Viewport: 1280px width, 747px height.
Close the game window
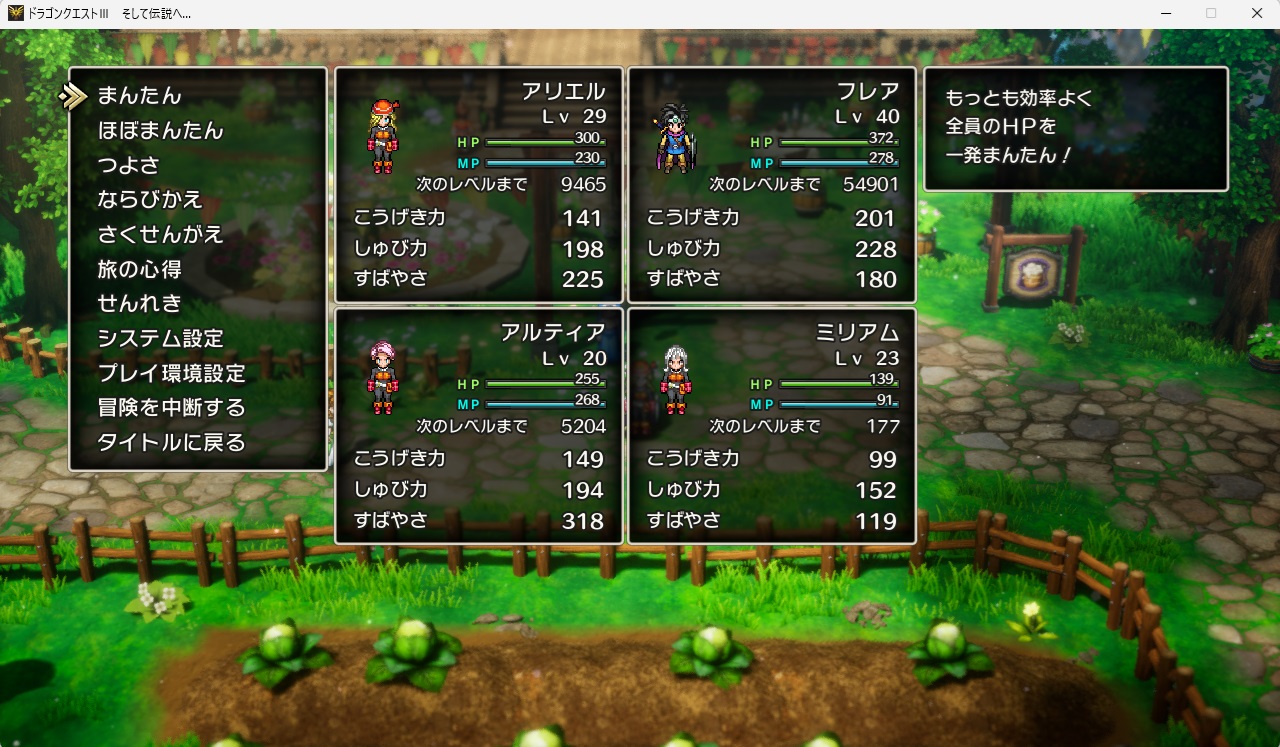1257,13
